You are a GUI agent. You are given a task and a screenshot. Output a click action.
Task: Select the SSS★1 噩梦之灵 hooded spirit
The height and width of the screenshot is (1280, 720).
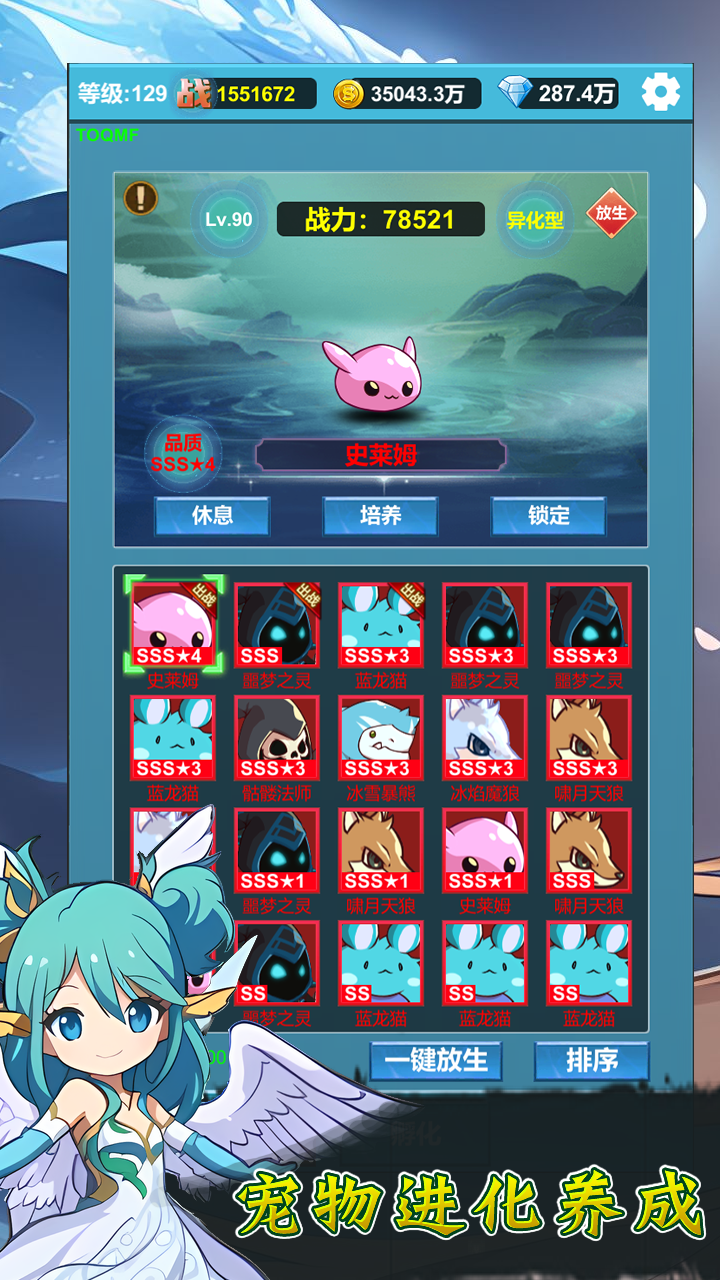pos(277,850)
